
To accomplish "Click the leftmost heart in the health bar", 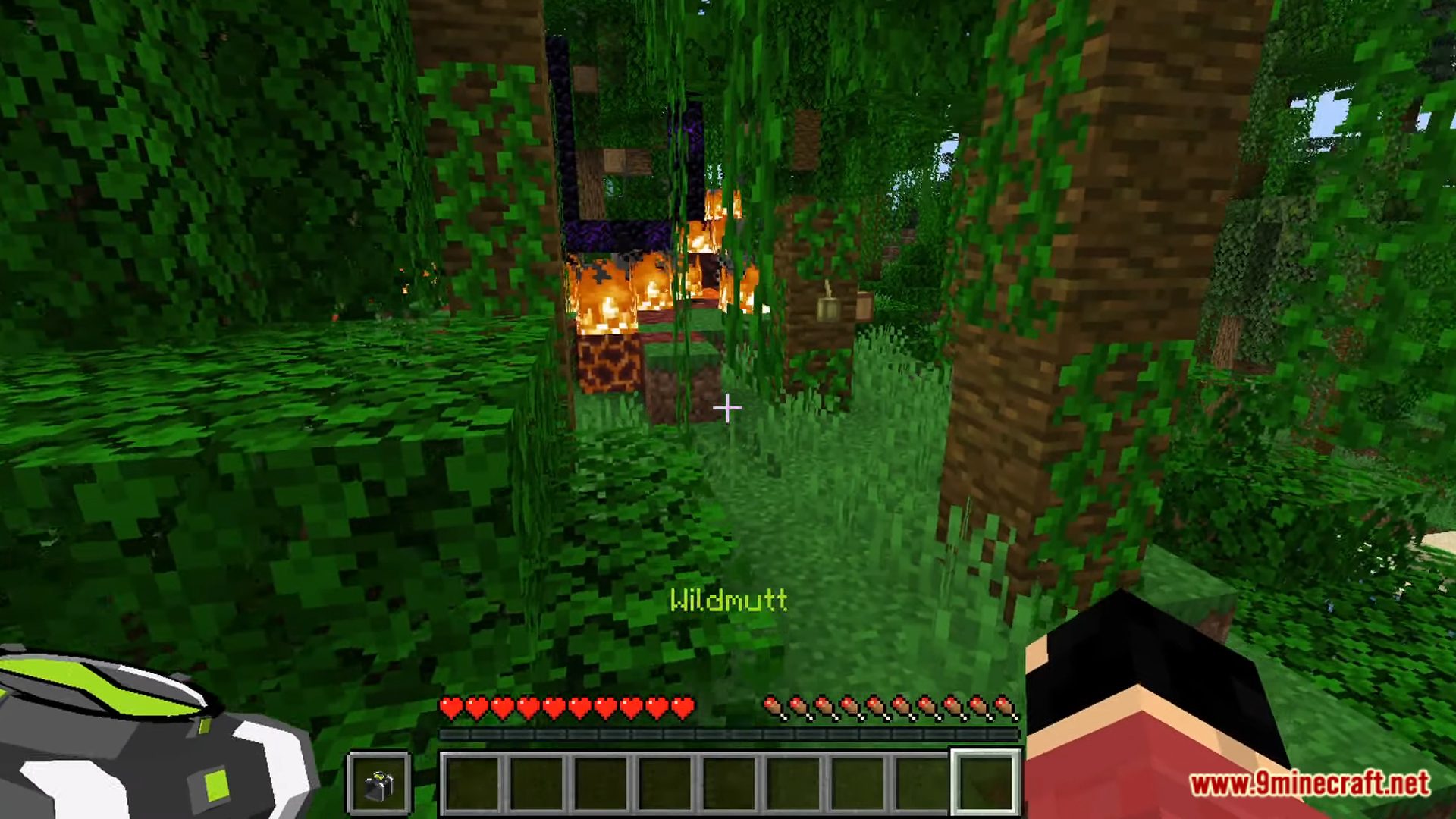I will click(449, 705).
